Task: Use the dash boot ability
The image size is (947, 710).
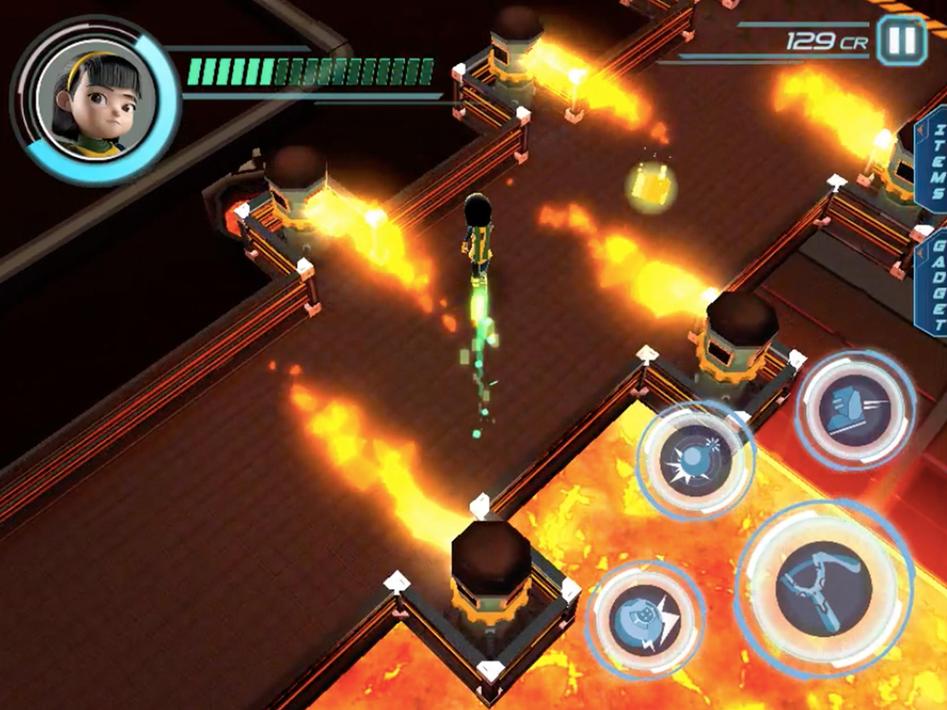Action: 855,409
